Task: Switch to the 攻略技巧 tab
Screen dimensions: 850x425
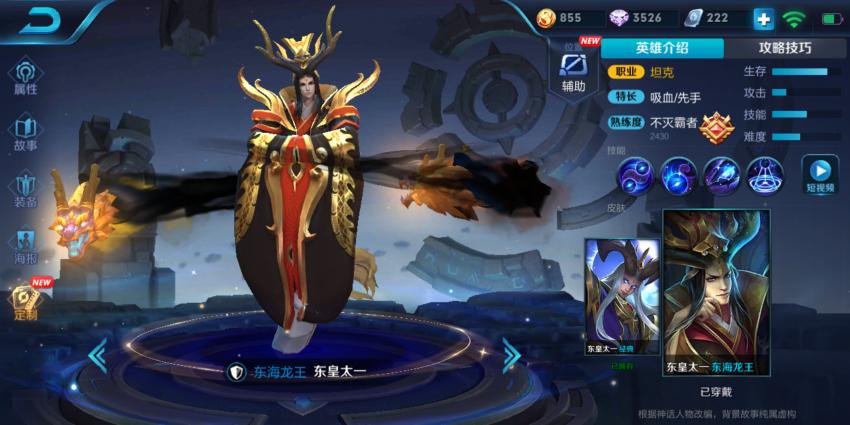Action: click(784, 48)
